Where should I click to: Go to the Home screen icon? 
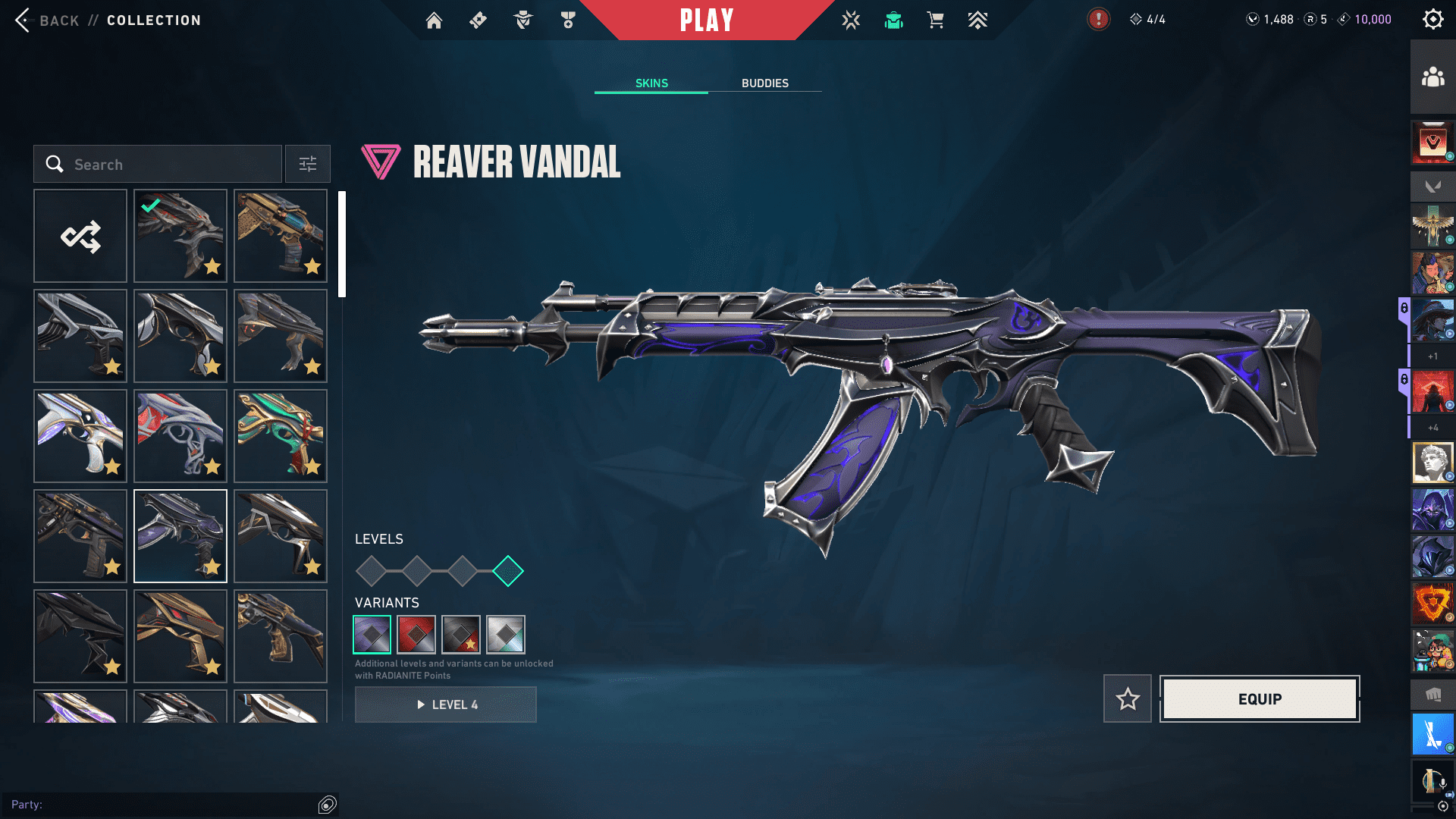point(434,20)
